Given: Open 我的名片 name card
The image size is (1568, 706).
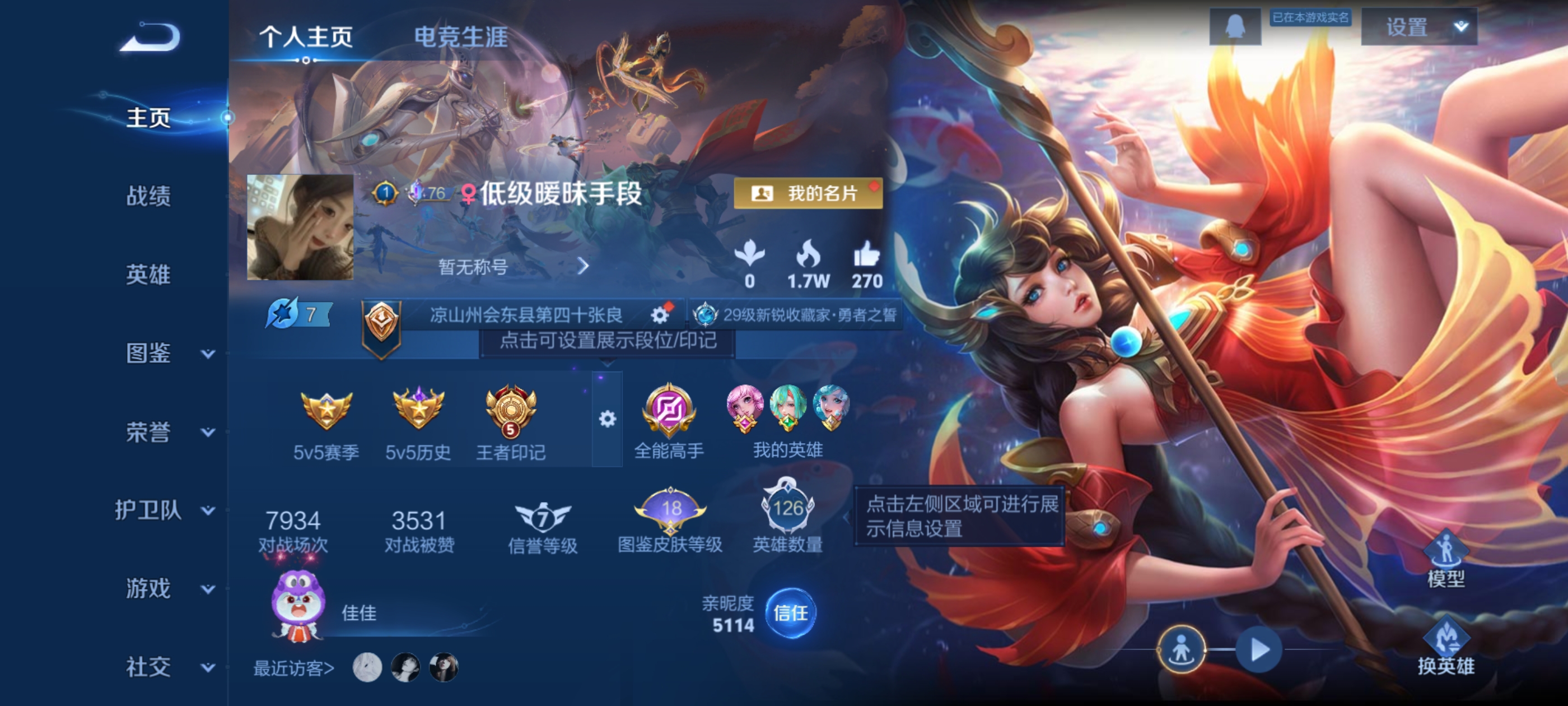Looking at the screenshot, I should [810, 194].
